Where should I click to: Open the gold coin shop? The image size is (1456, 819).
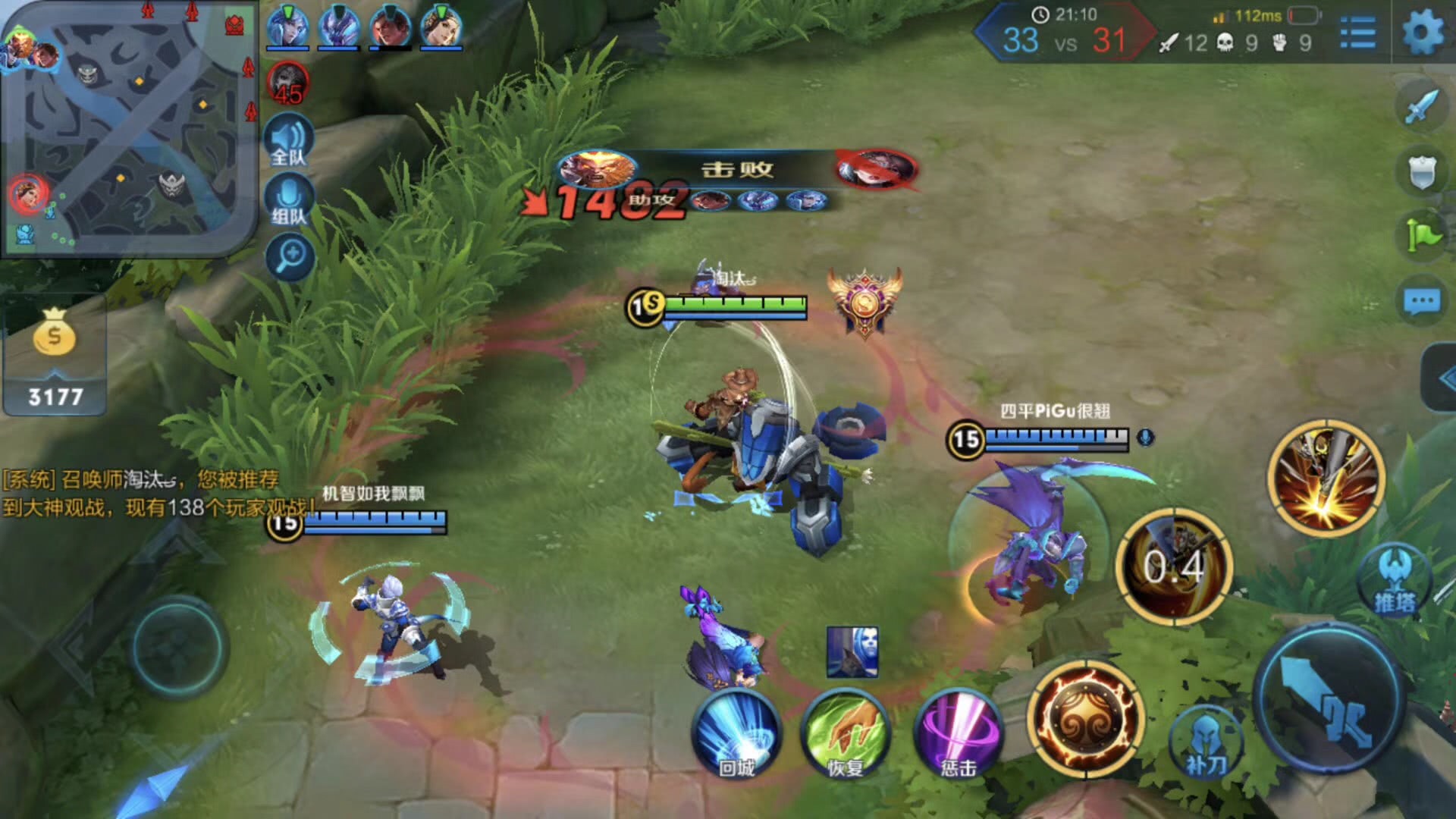coord(55,358)
